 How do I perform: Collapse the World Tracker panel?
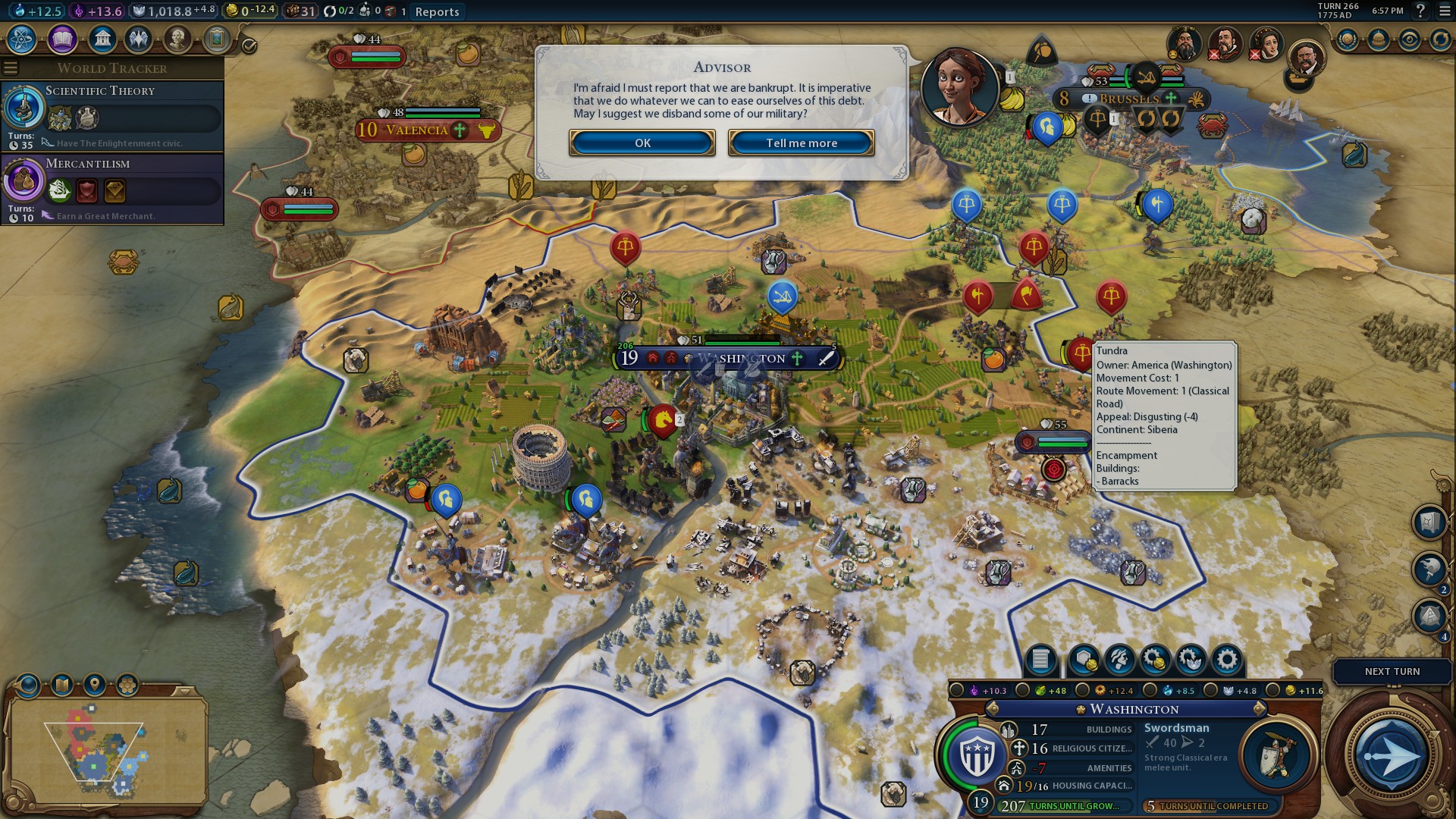point(11,67)
